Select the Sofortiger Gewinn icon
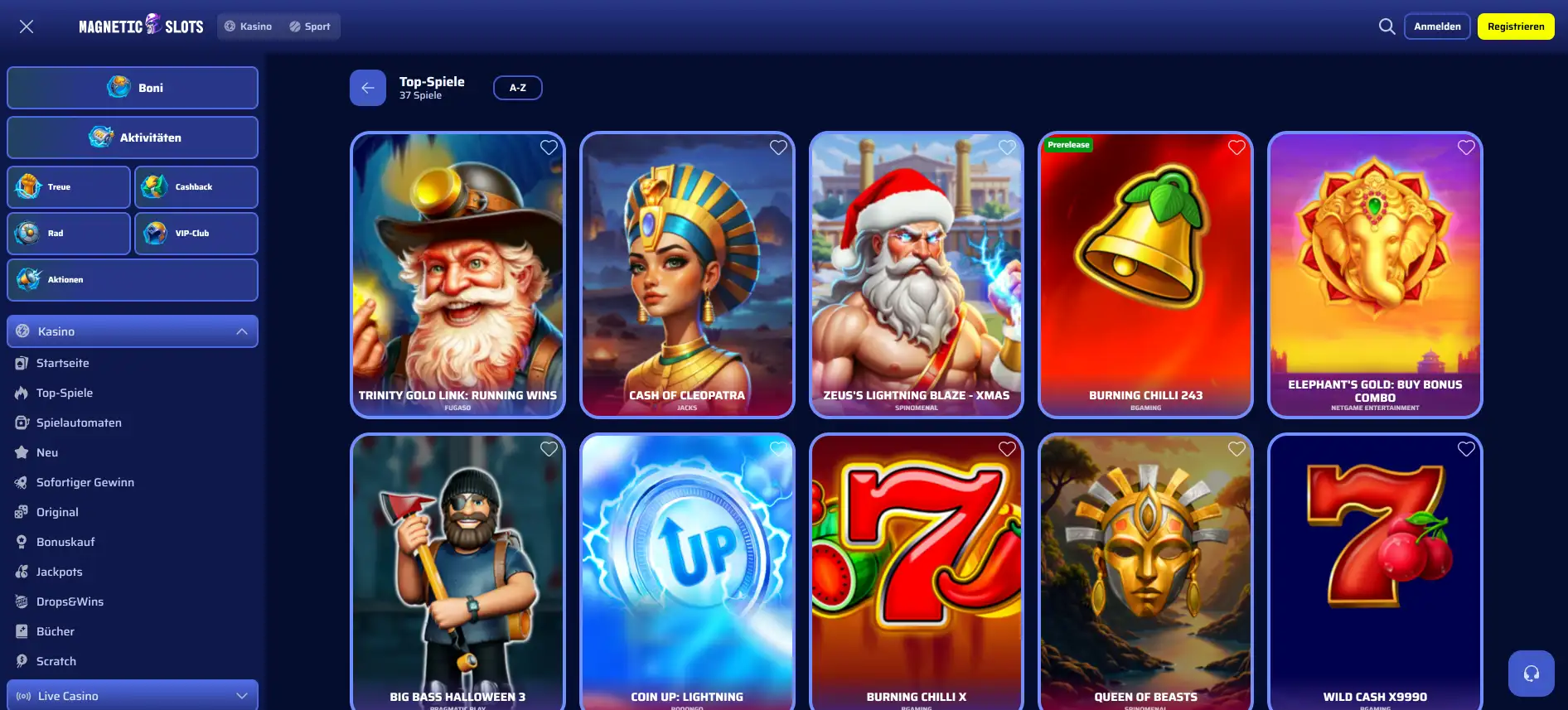The height and width of the screenshot is (710, 1568). click(x=21, y=482)
